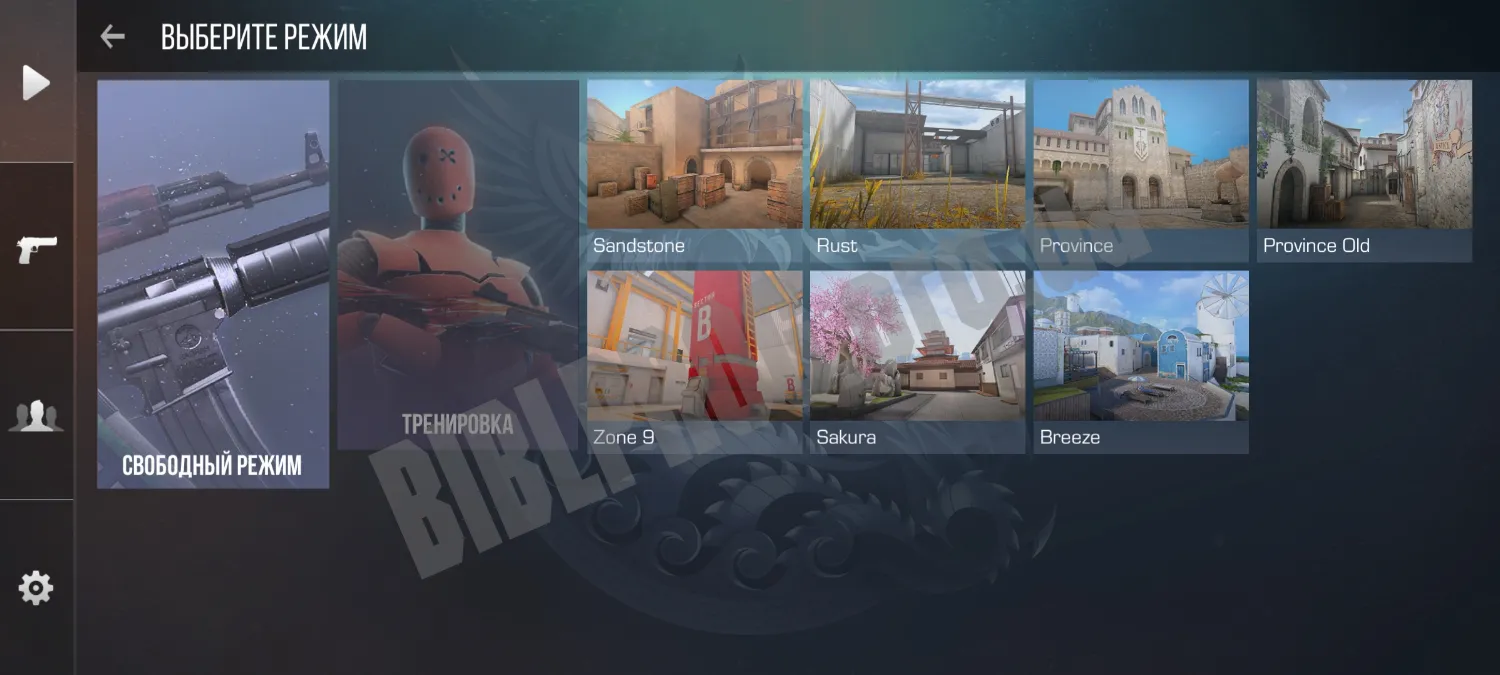This screenshot has height=675, width=1500.
Task: Choose the Тренировка mode card
Action: point(457,265)
